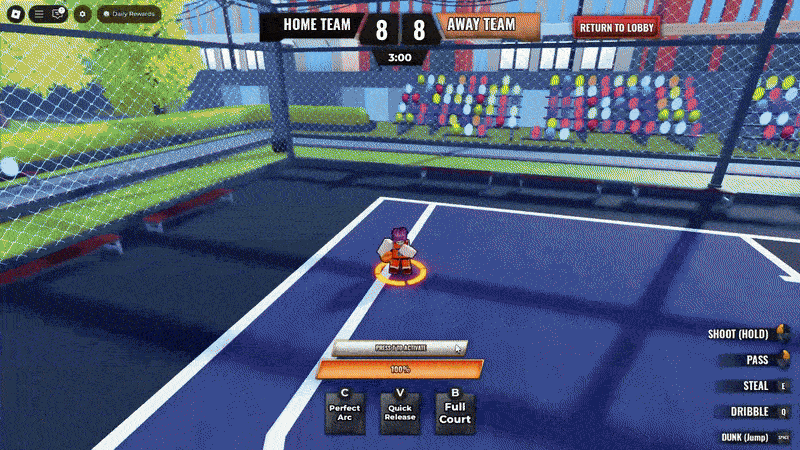Open the three-line hamburger menu
Viewport: 800px width, 450px height.
pyautogui.click(x=38, y=15)
